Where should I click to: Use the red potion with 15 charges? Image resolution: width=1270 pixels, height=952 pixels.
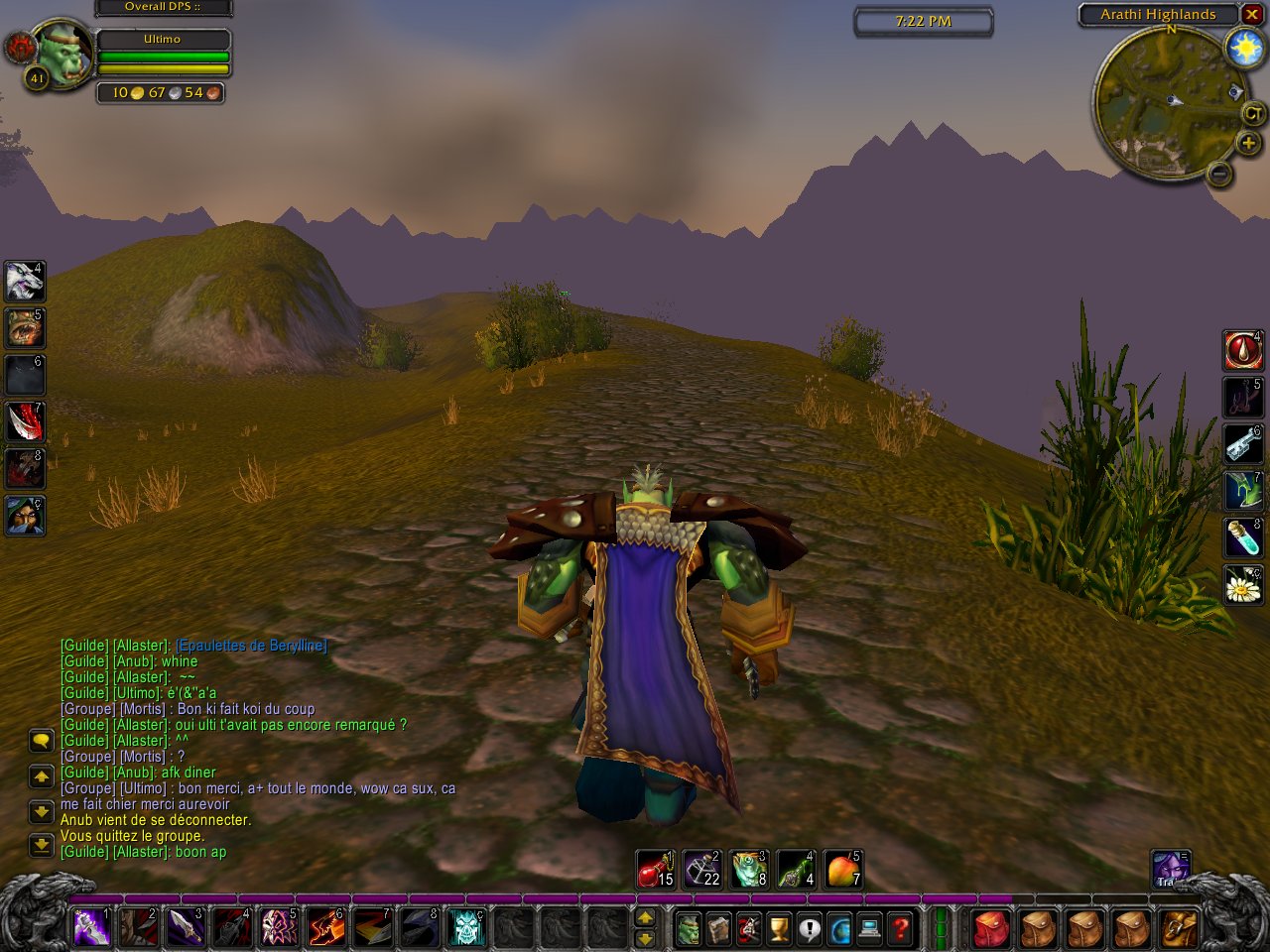tap(655, 870)
